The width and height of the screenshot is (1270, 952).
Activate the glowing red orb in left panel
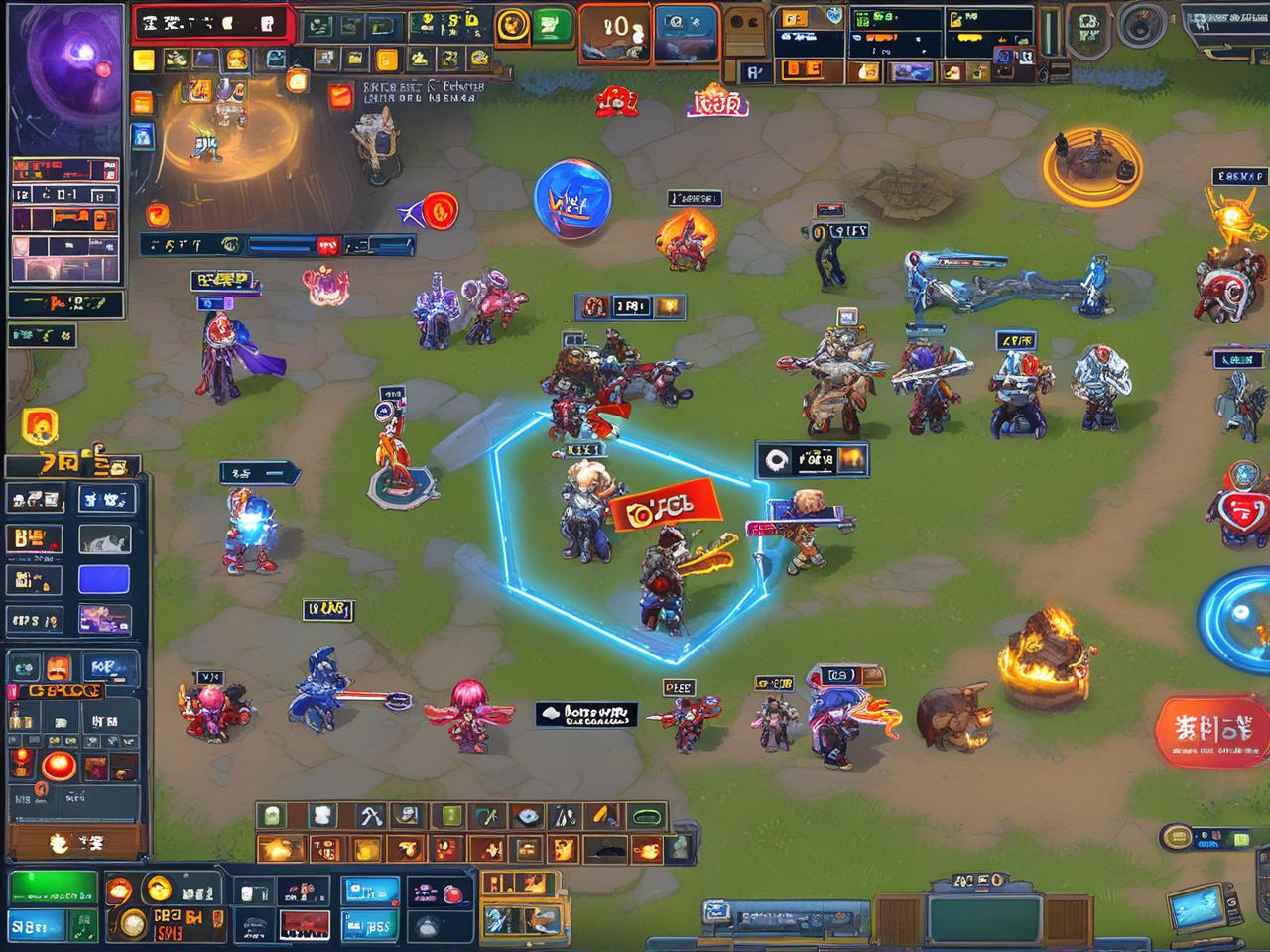click(57, 767)
